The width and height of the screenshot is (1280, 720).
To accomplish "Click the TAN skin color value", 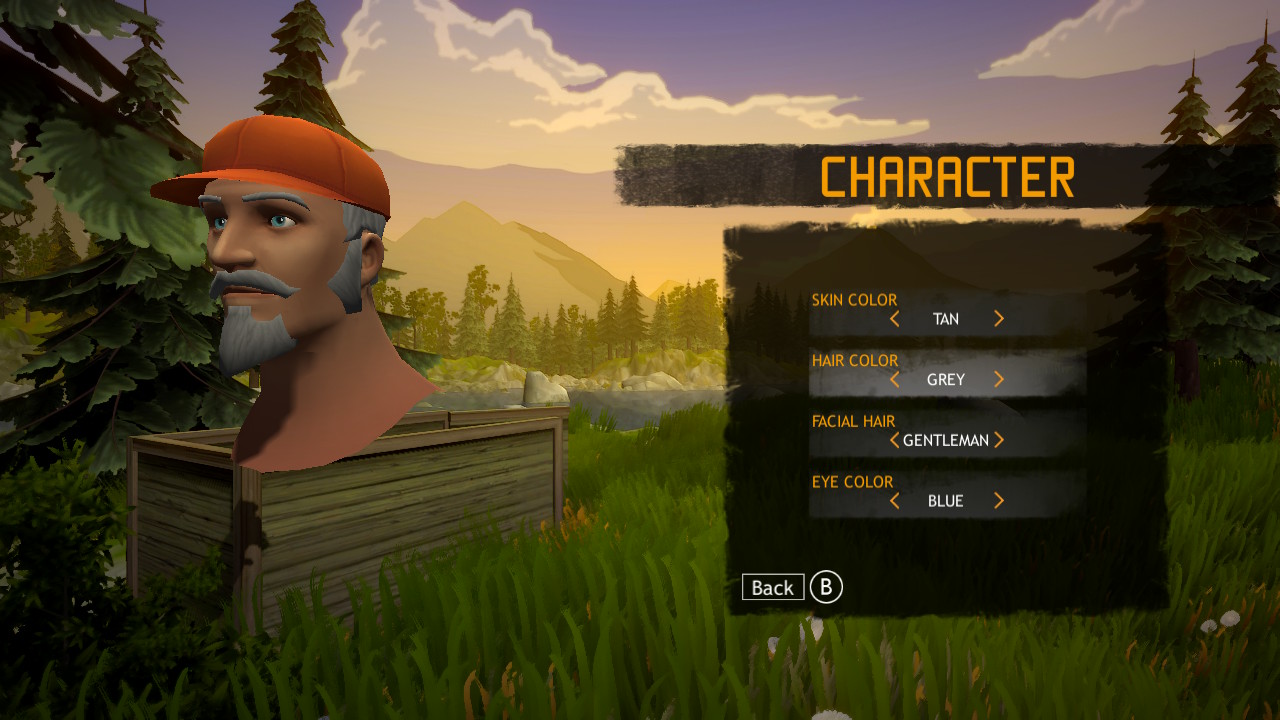I will point(946,318).
